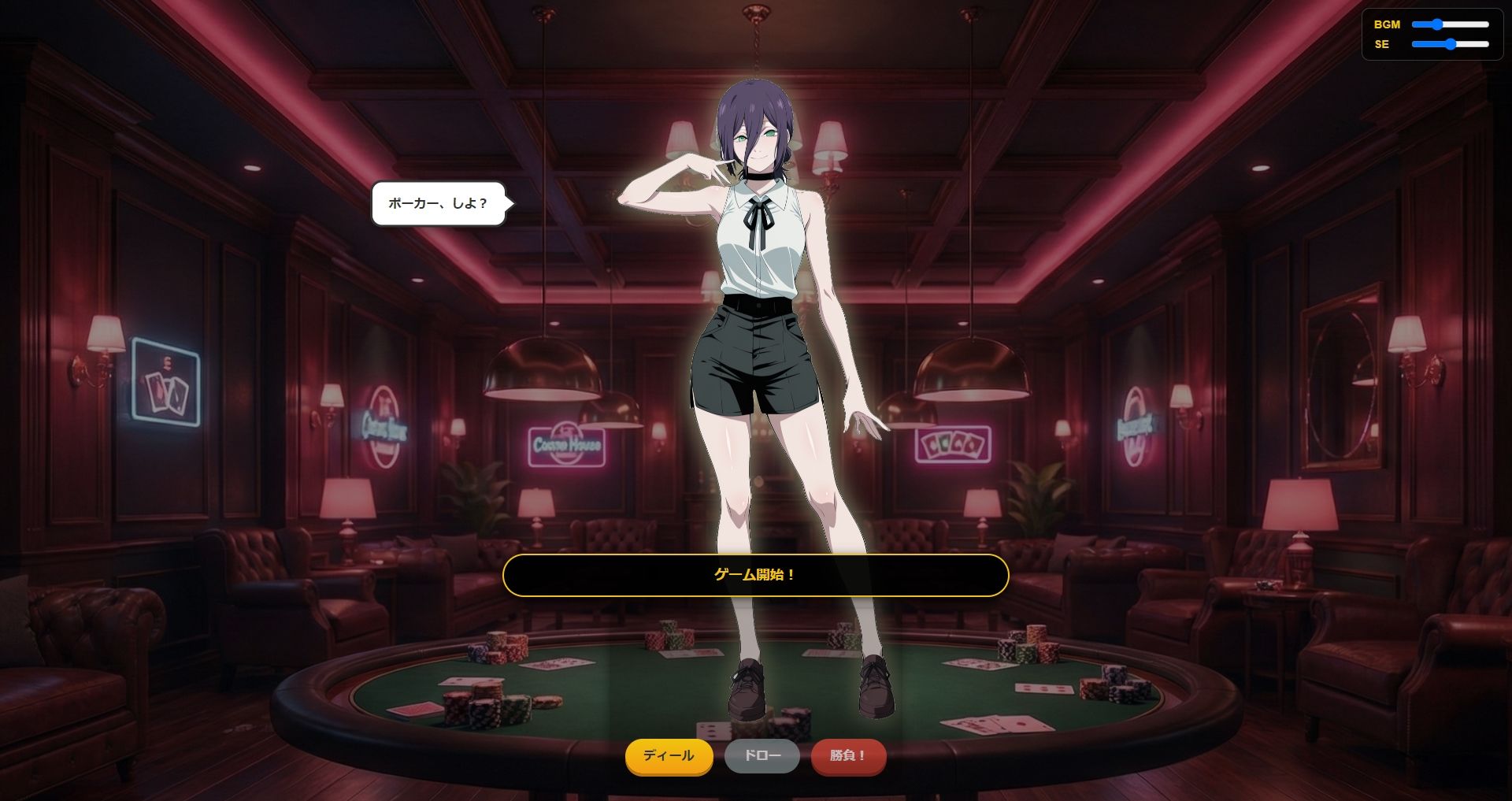Adjust the SE volume slider
Viewport: 1512px width, 801px height.
[1449, 46]
